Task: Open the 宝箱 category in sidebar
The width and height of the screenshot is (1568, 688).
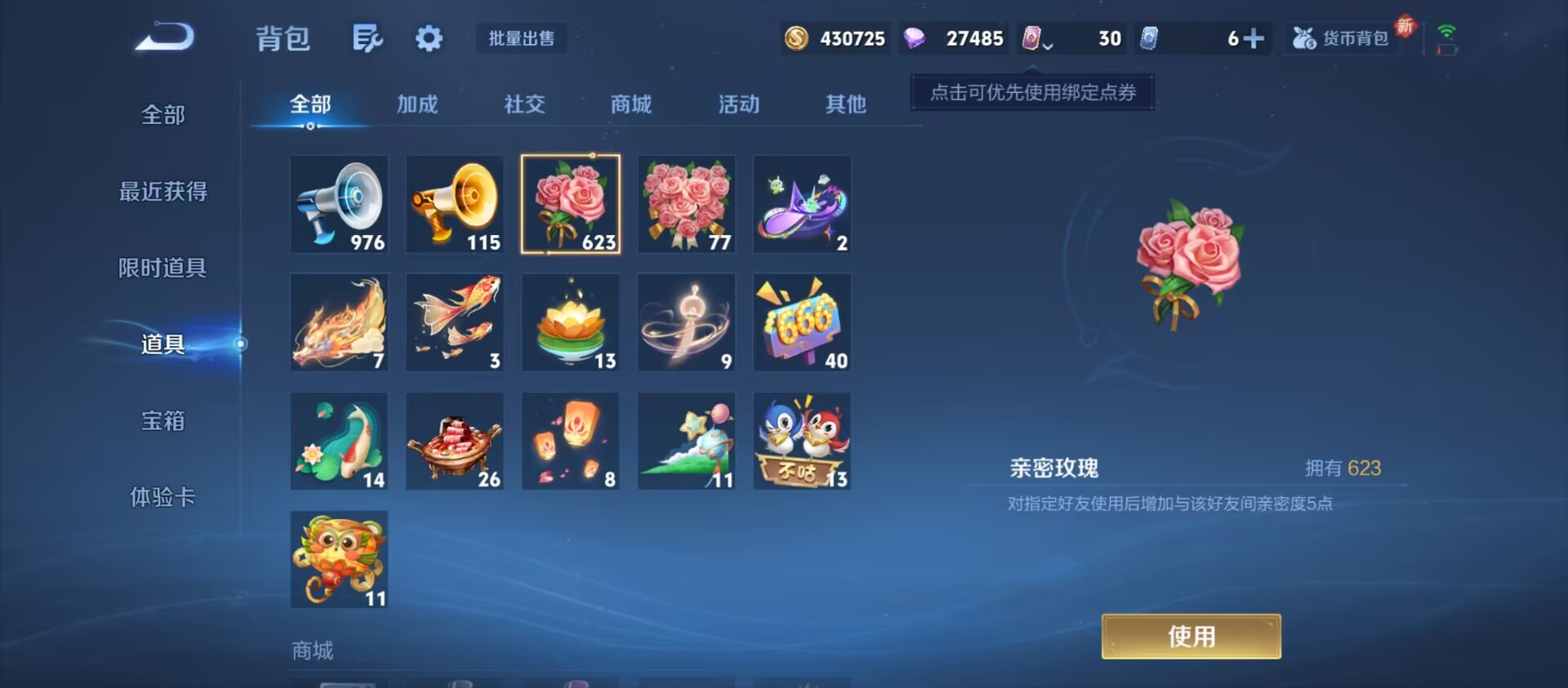Action: [161, 420]
